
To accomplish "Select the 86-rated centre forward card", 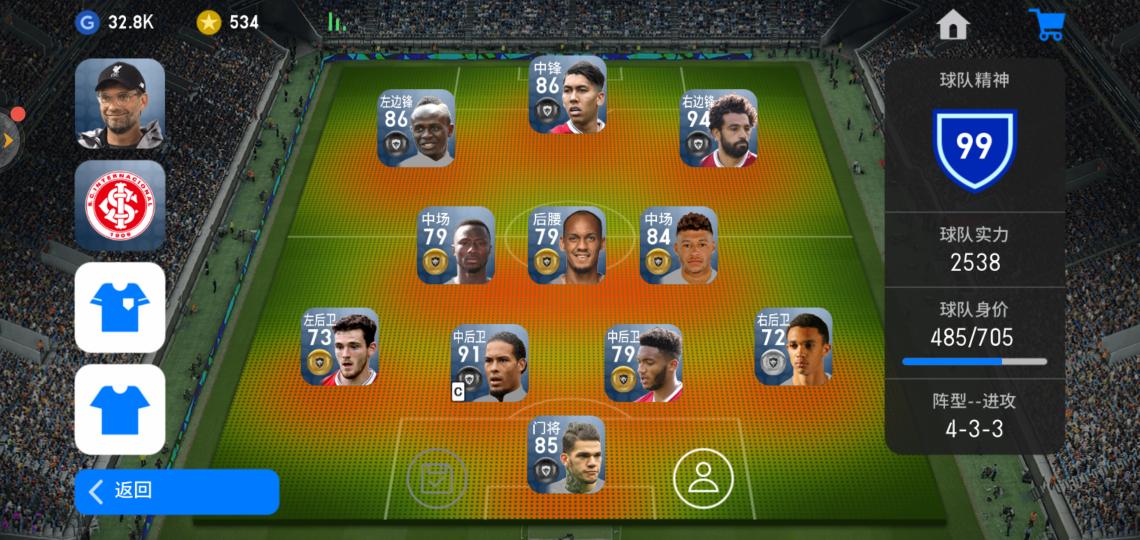I will pyautogui.click(x=567, y=95).
